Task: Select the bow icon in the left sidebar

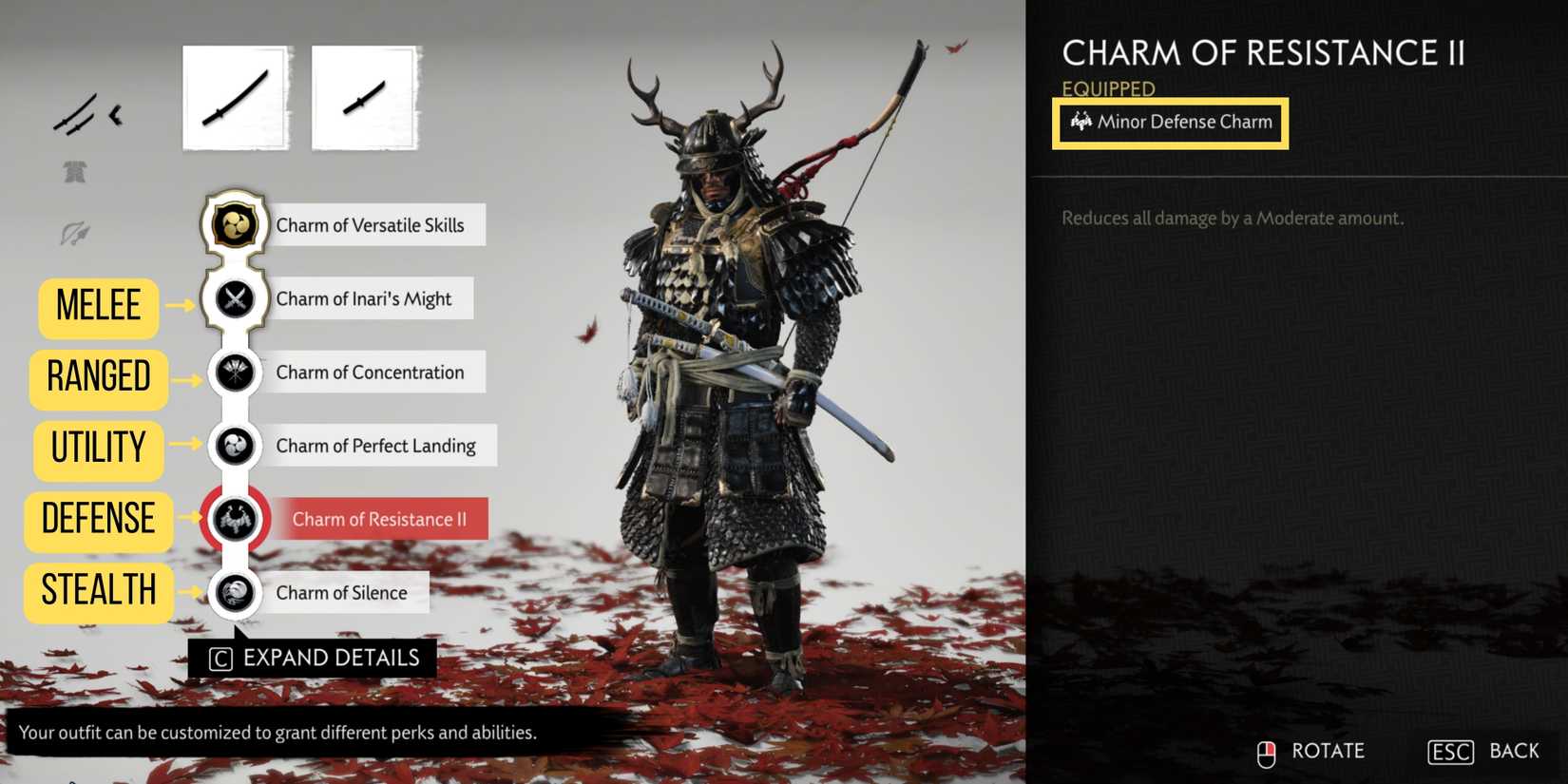Action: (76, 233)
